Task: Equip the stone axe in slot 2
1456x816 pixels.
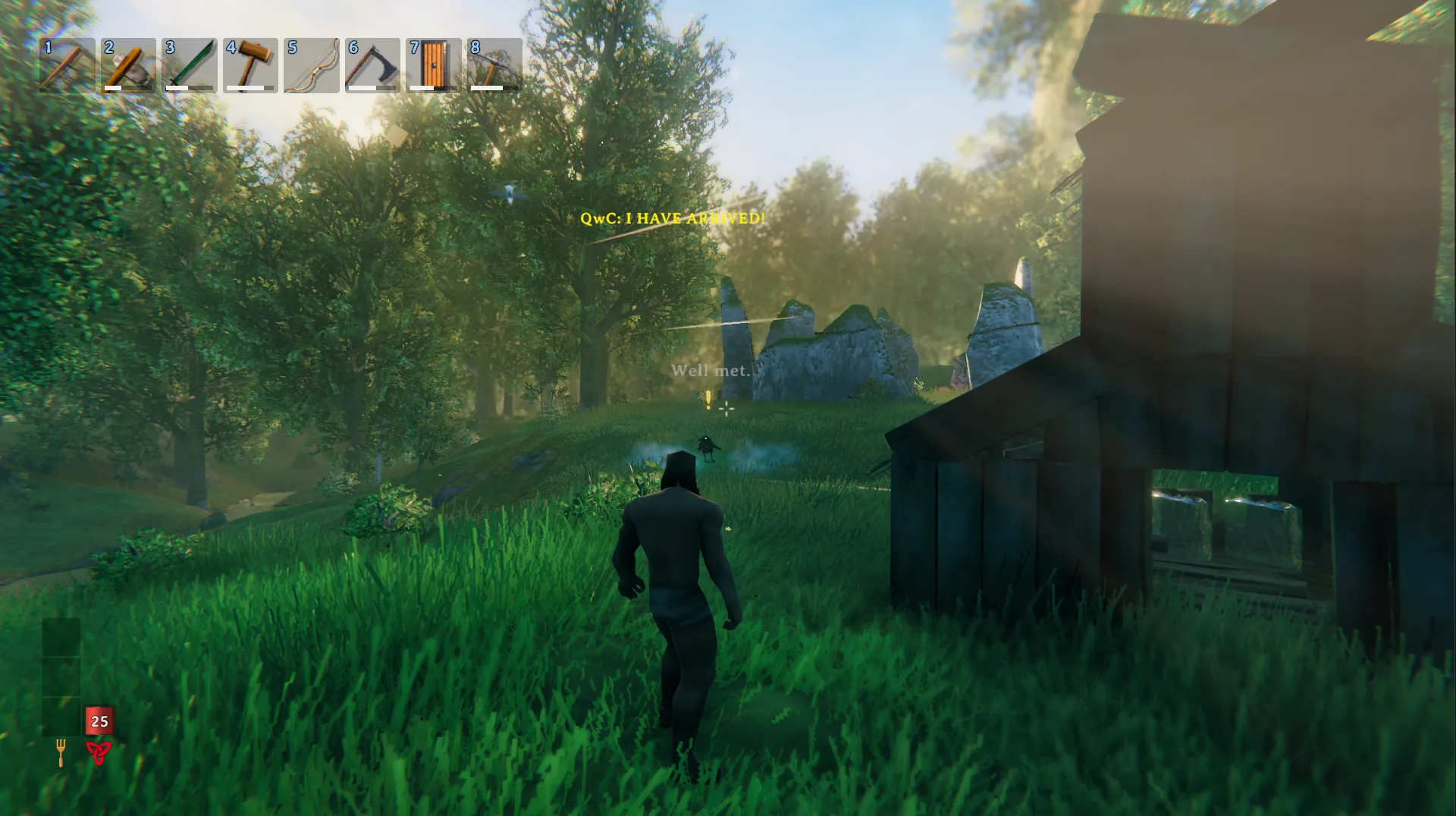Action: 128,65
